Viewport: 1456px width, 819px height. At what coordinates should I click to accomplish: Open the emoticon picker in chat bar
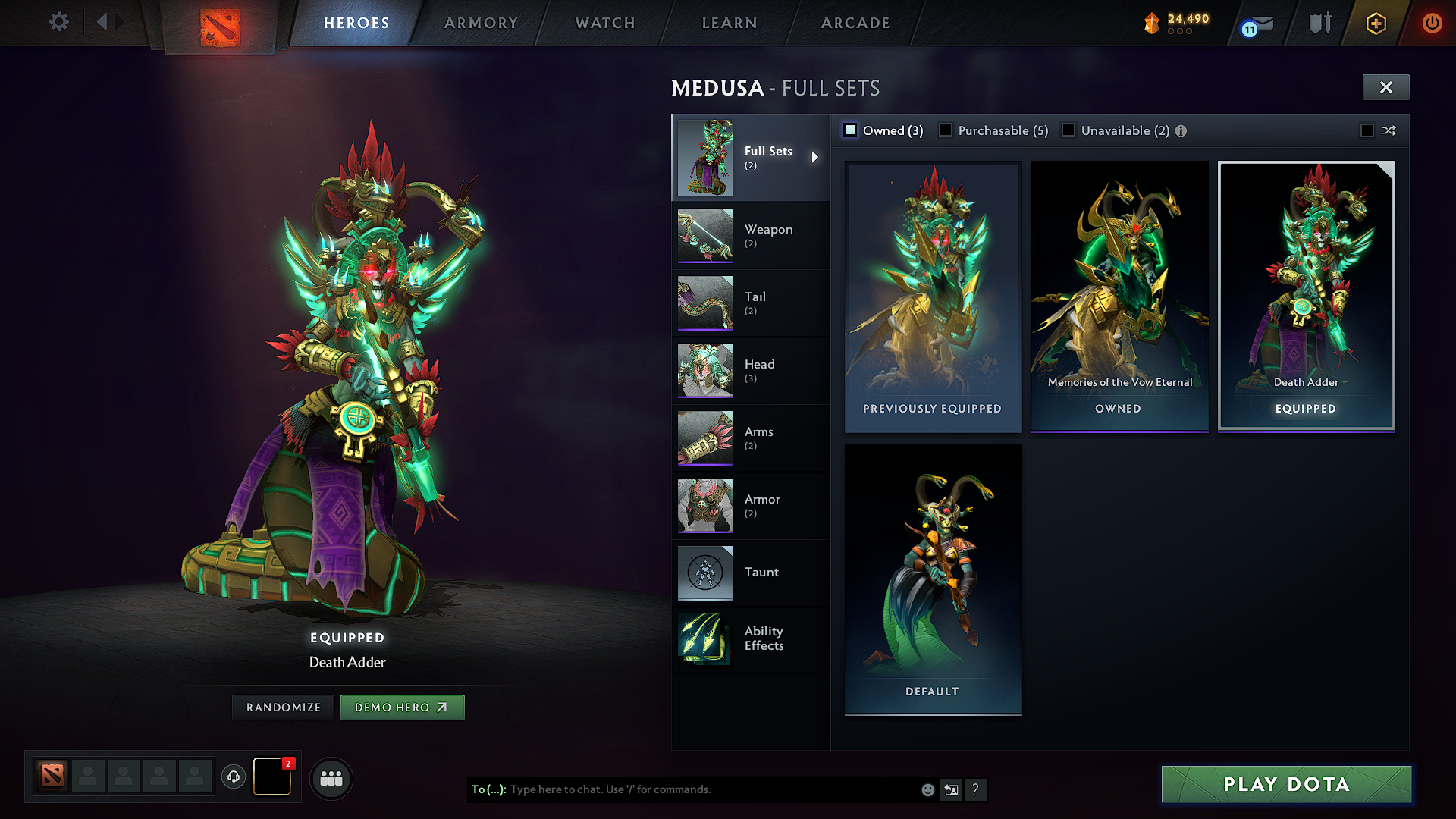(x=927, y=789)
